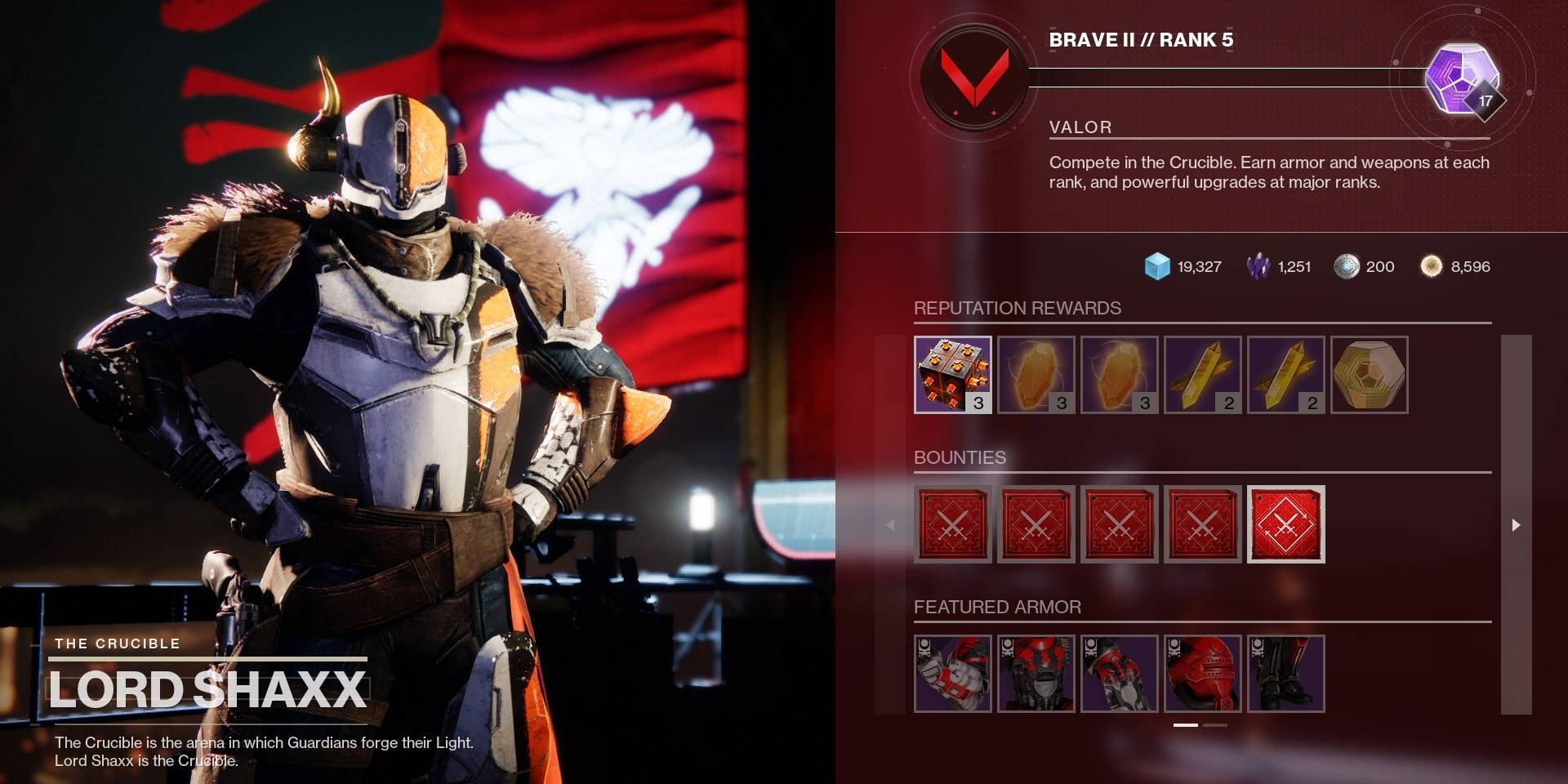Viewport: 1568px width, 784px height.
Task: Select the Upgrade Module cube reward
Action: (952, 375)
